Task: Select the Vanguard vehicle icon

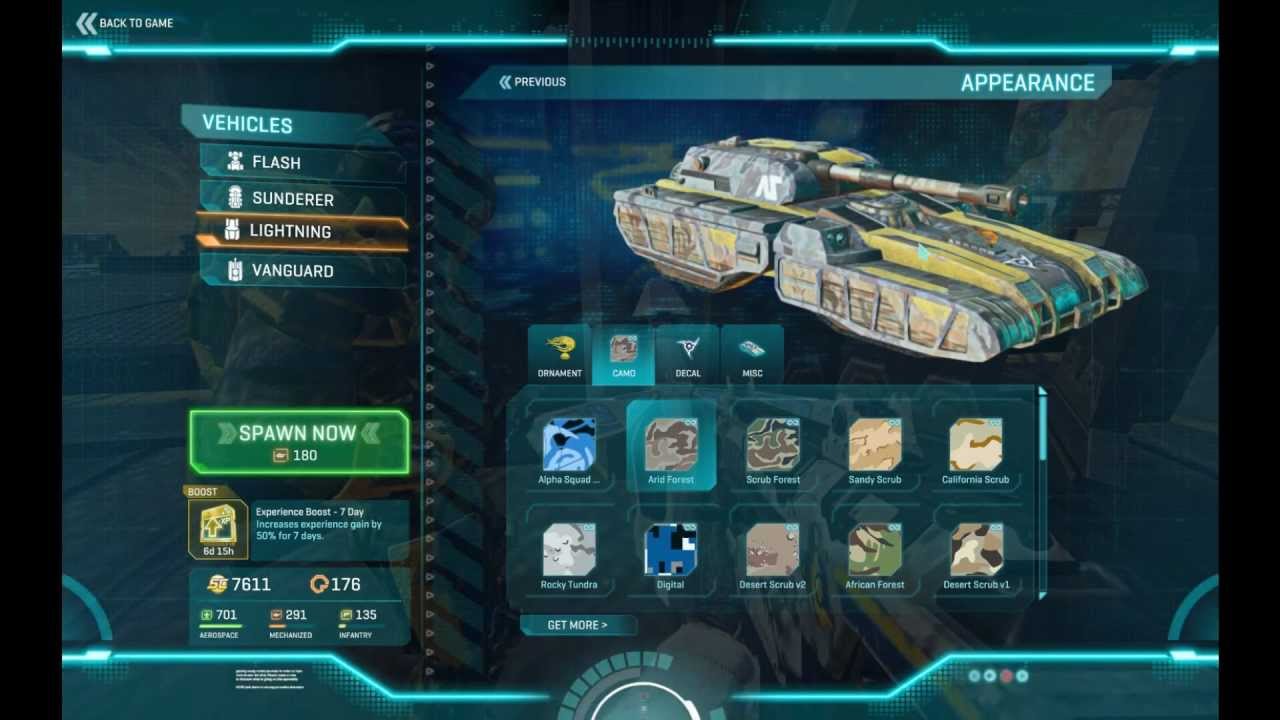Action: pos(236,270)
